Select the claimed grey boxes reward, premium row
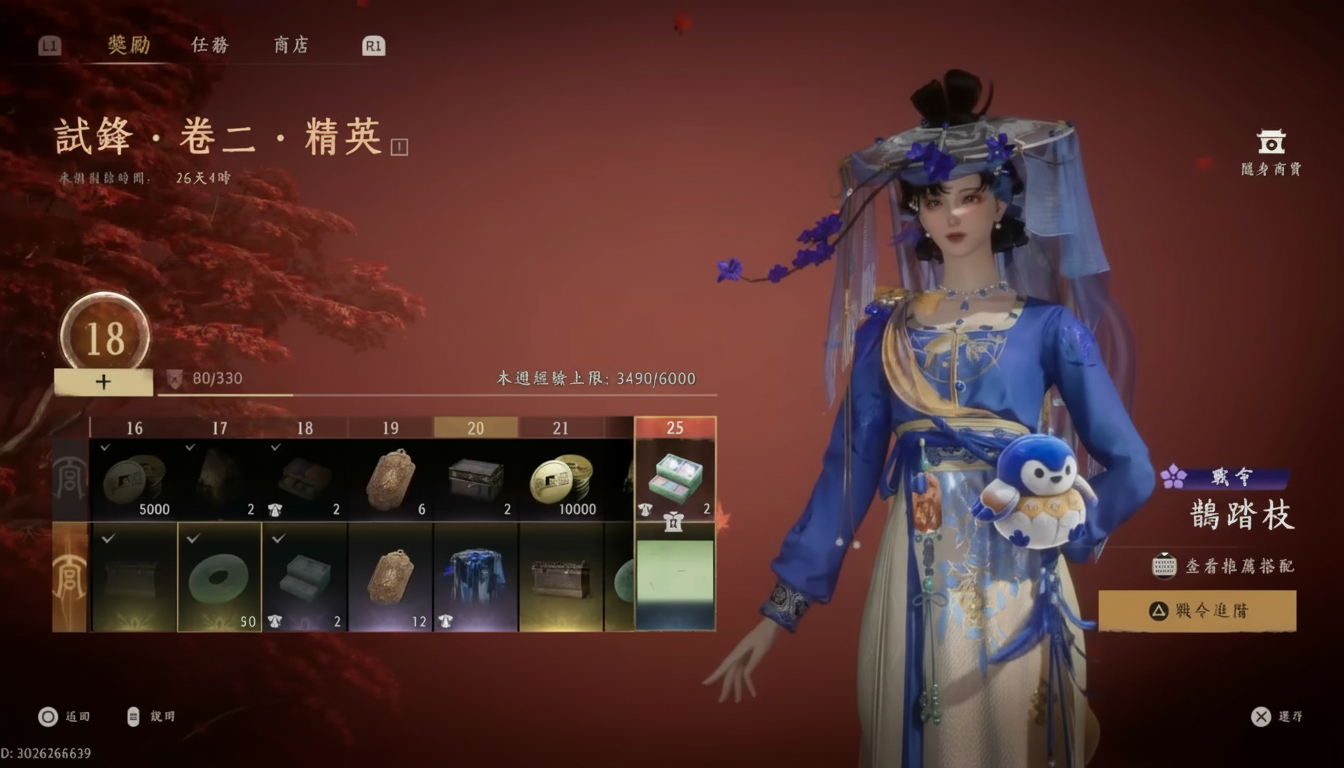The width and height of the screenshot is (1344, 768). (x=305, y=577)
